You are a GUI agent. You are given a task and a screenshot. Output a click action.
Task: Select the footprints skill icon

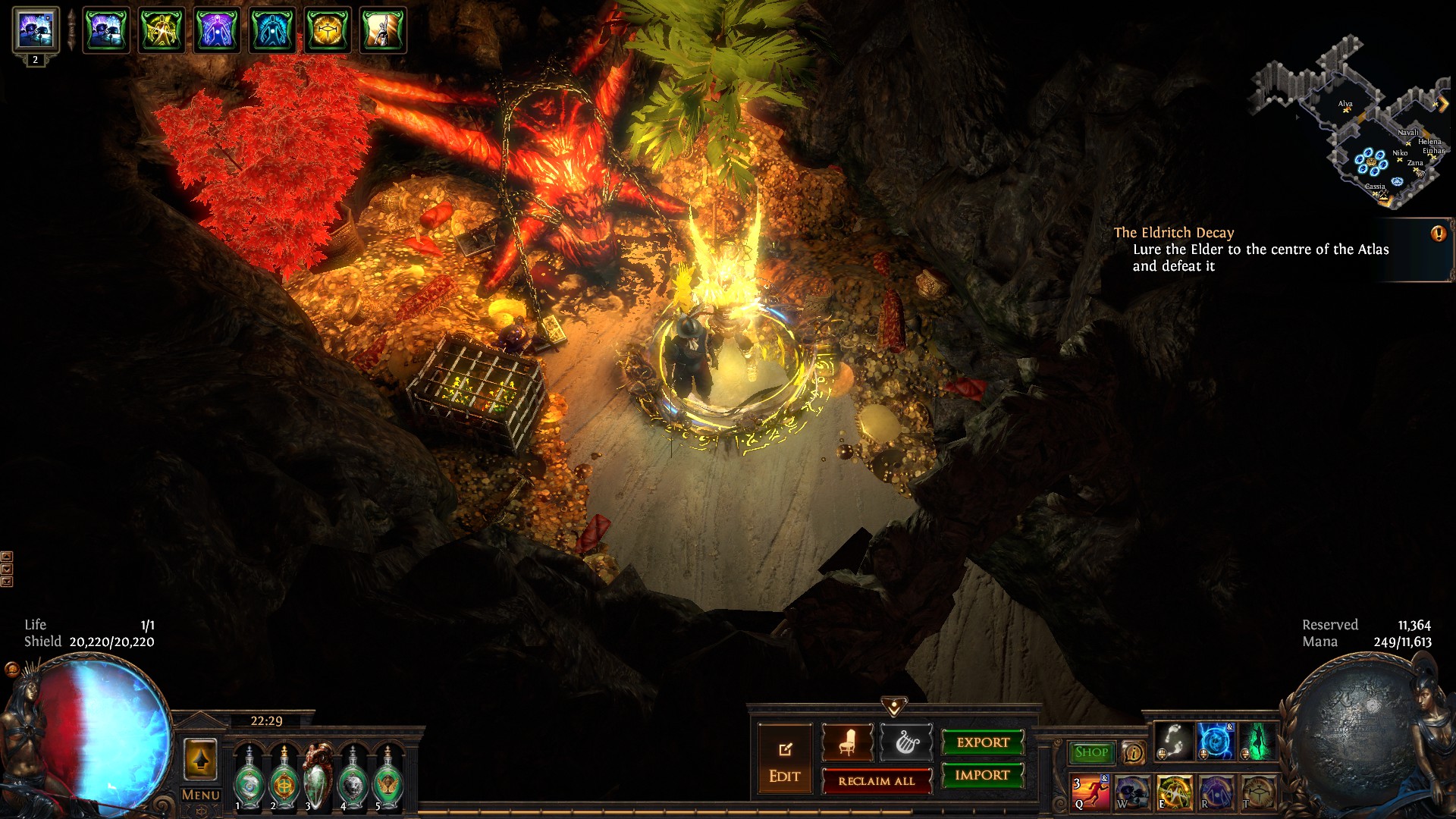coord(1174,741)
